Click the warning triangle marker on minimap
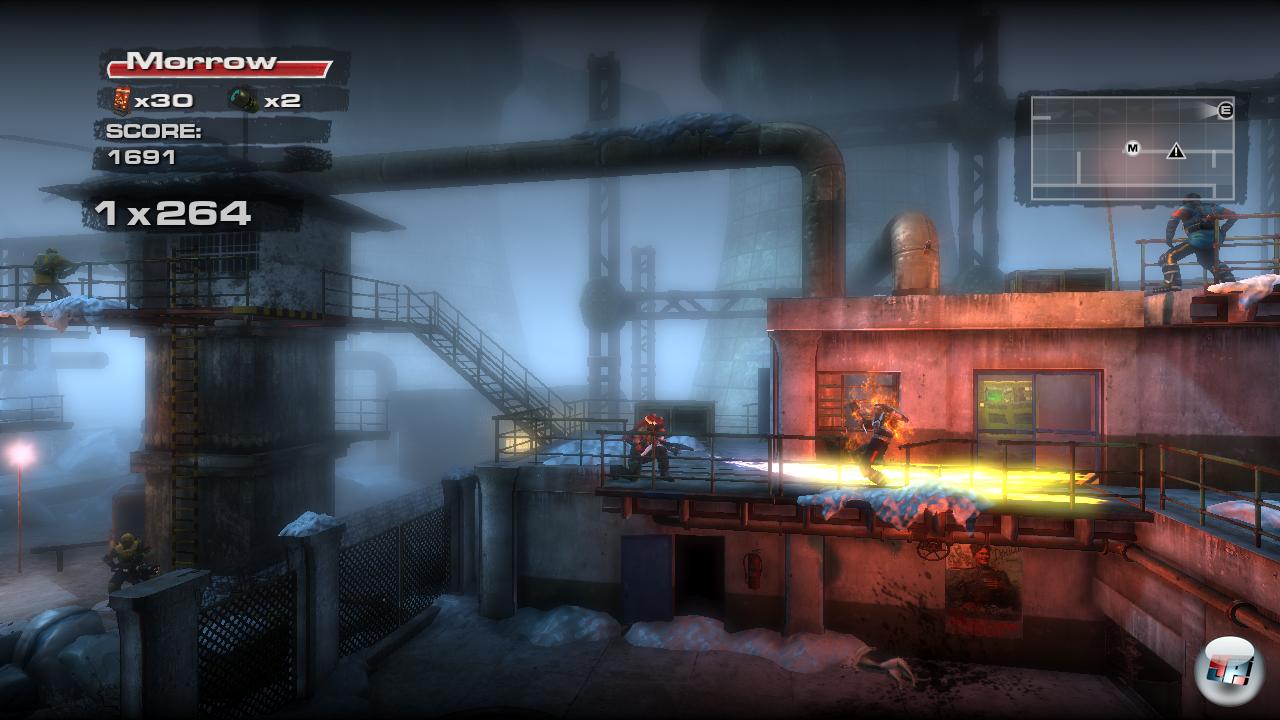Image resolution: width=1280 pixels, height=720 pixels. click(1176, 151)
